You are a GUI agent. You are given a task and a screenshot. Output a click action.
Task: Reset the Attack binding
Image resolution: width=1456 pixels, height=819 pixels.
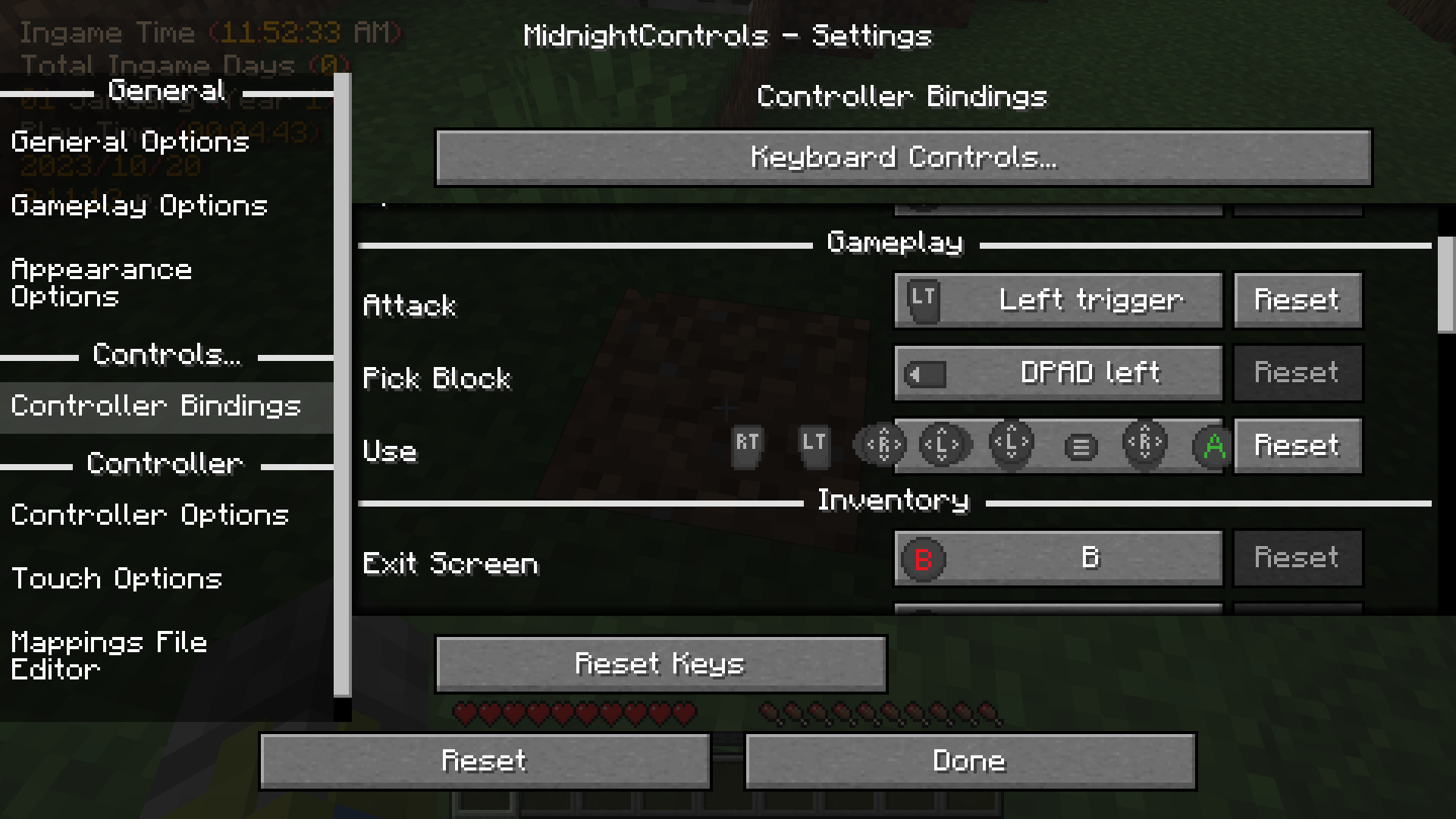click(1297, 300)
